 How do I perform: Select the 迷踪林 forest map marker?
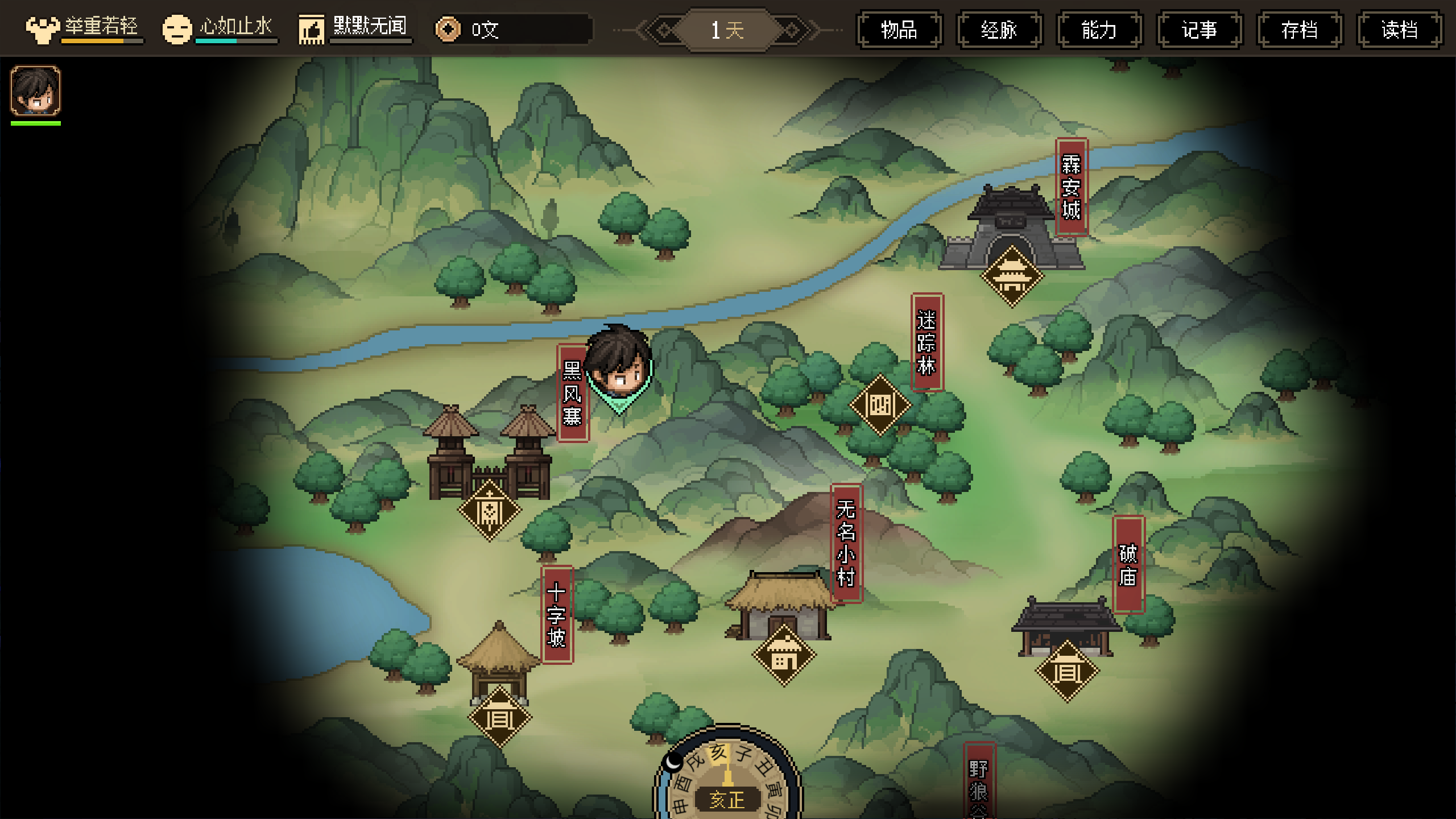tap(880, 405)
